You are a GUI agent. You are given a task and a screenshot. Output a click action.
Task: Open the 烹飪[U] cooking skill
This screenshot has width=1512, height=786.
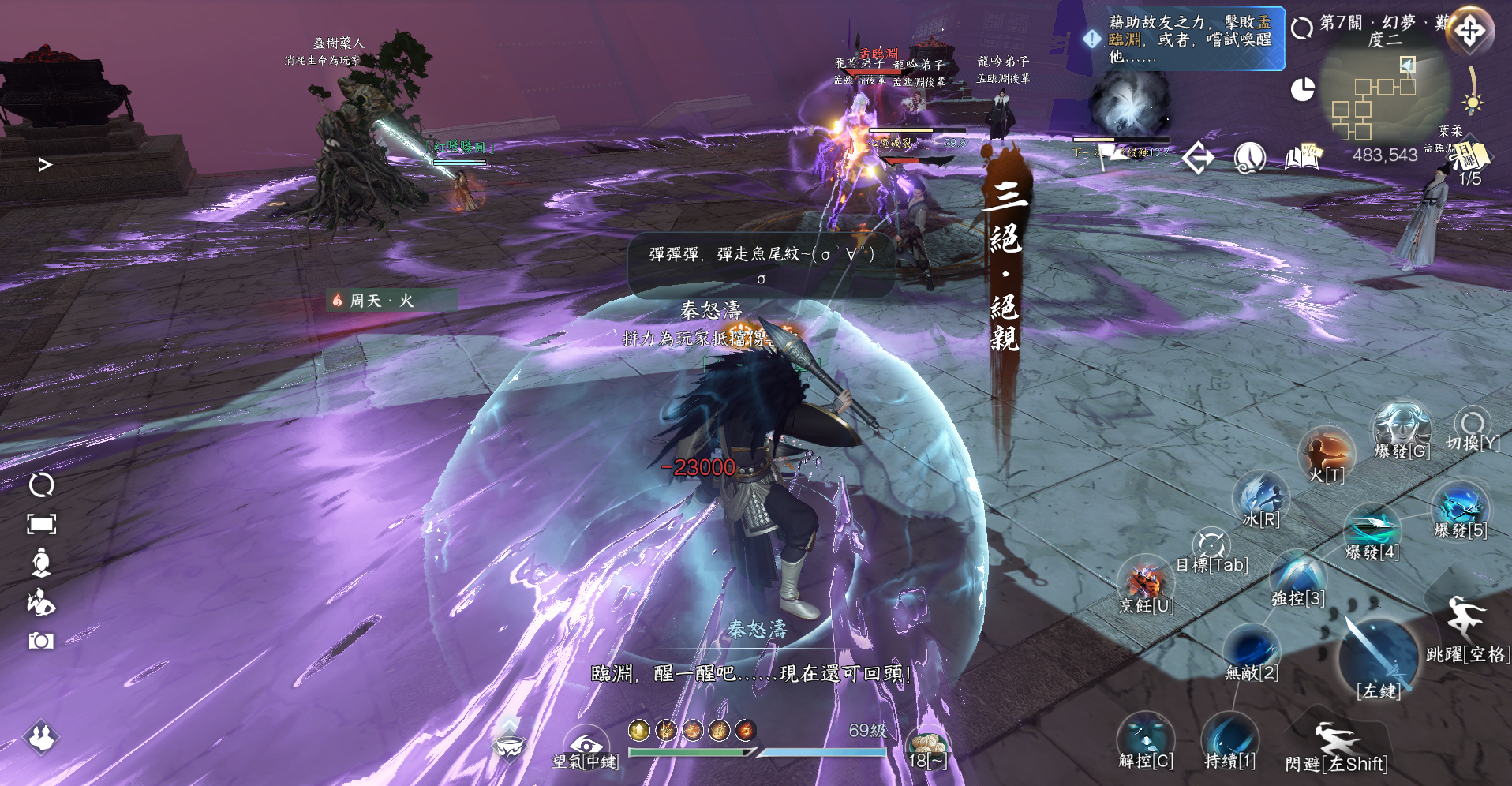click(x=1146, y=584)
